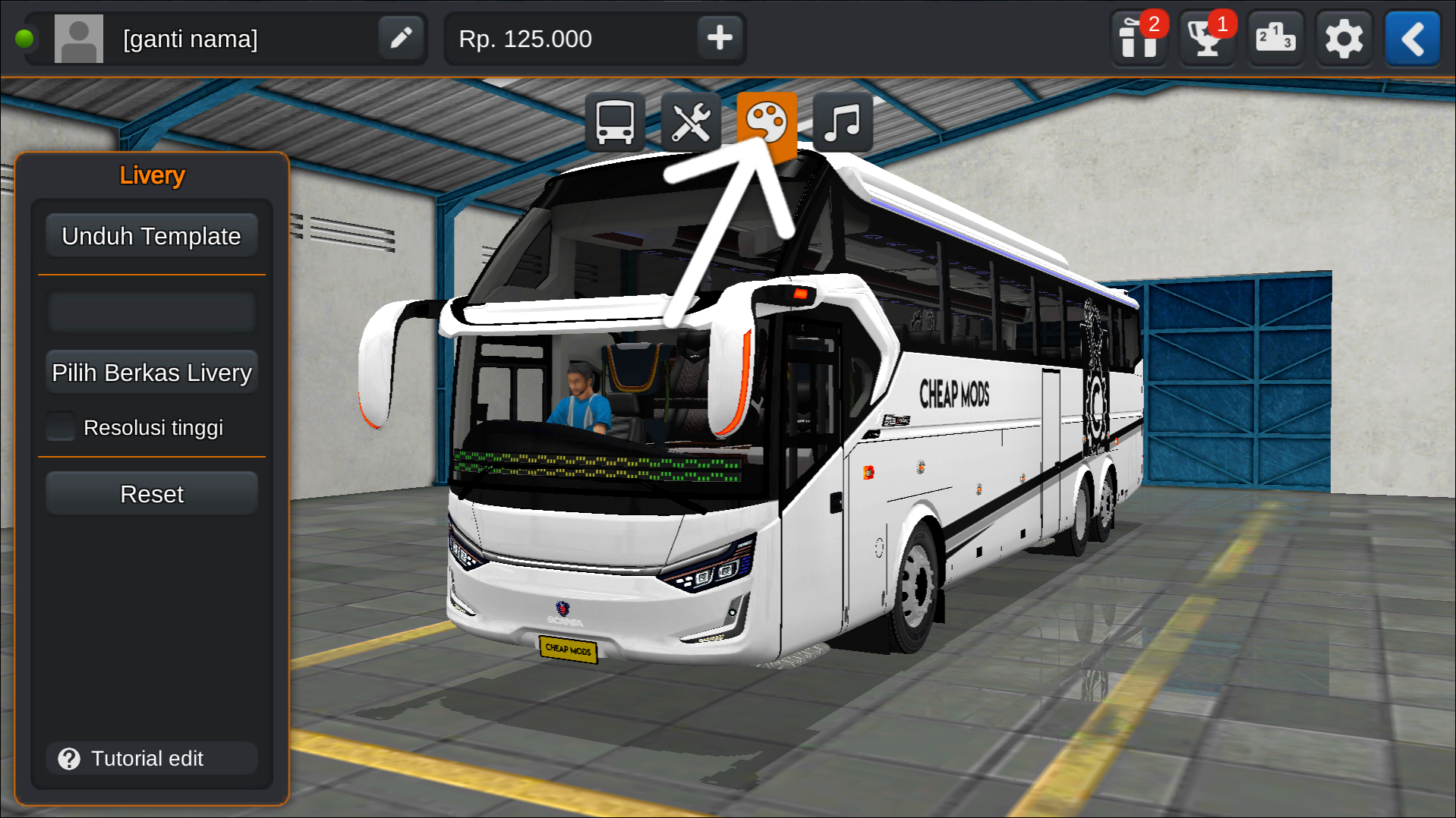This screenshot has height=818, width=1456.
Task: Click the plus to add money
Action: (x=719, y=38)
